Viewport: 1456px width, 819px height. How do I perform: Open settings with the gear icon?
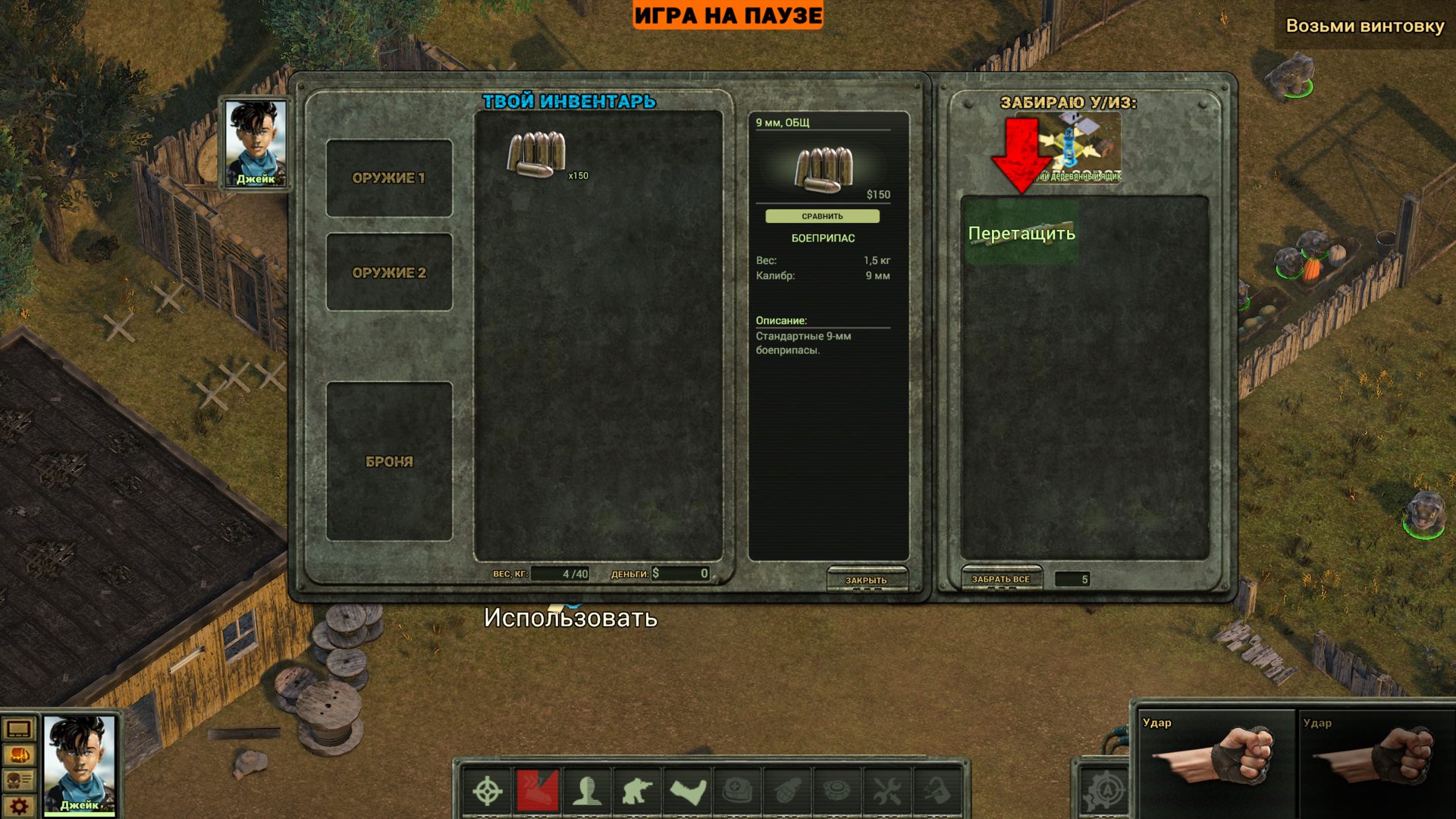click(x=19, y=806)
